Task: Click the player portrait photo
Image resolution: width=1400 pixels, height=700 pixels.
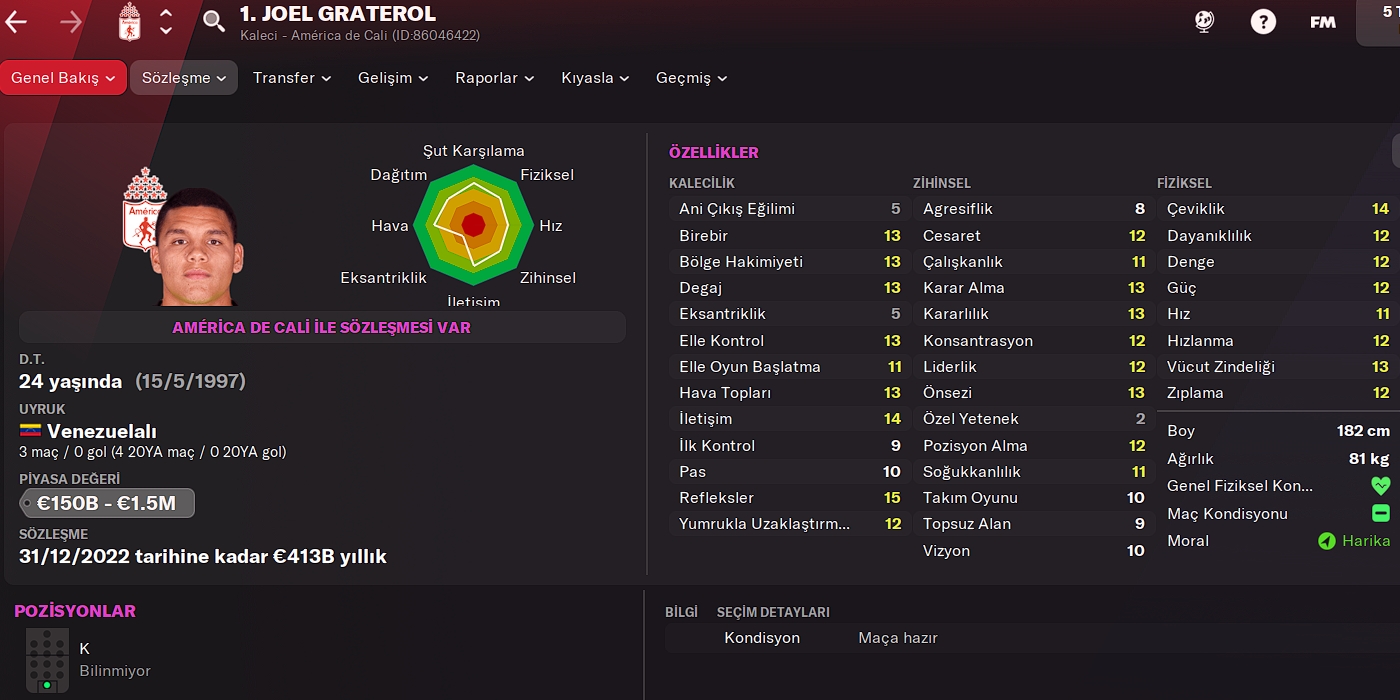Action: (x=197, y=247)
